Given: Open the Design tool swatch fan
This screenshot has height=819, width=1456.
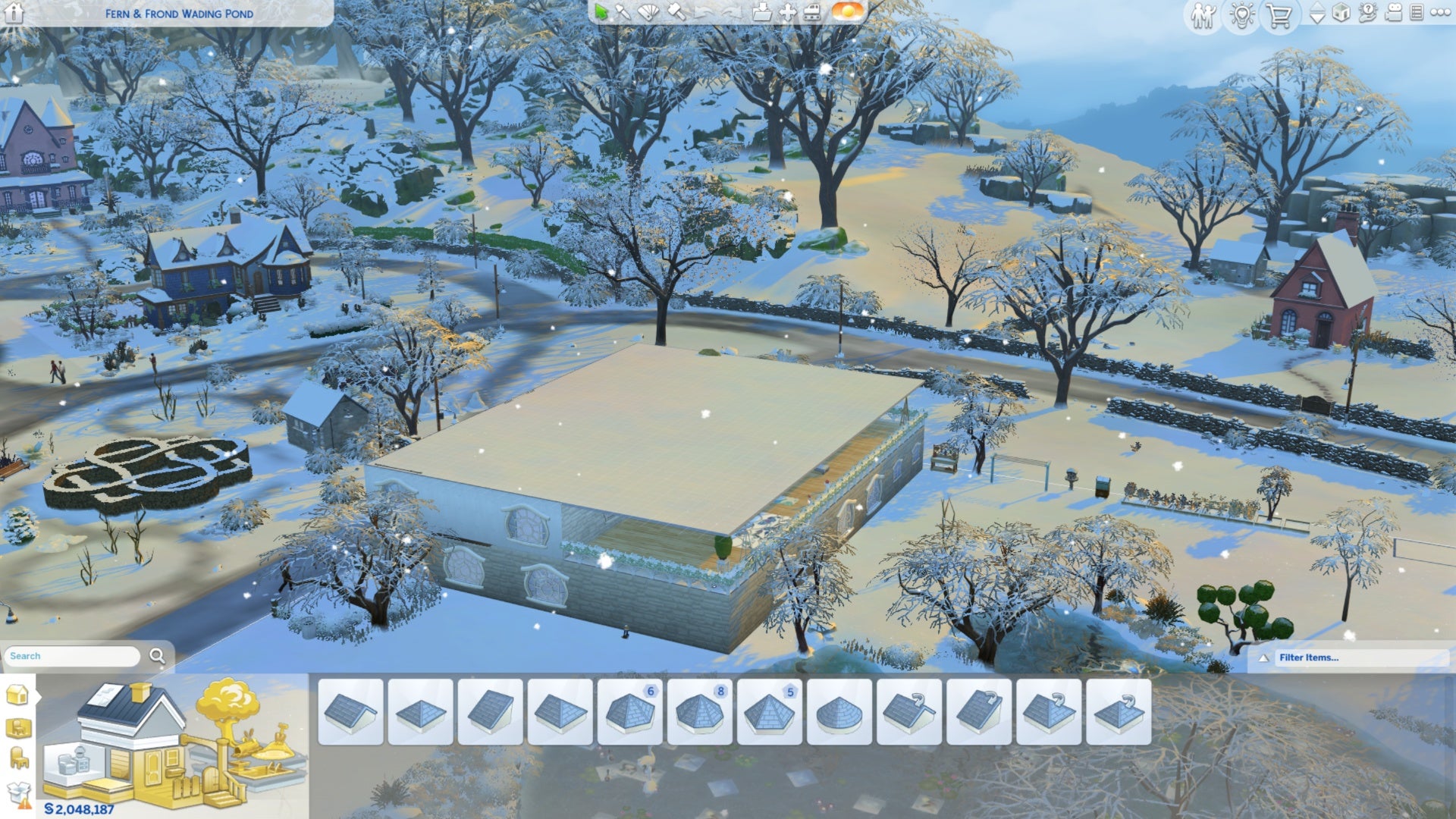Looking at the screenshot, I should [648, 11].
